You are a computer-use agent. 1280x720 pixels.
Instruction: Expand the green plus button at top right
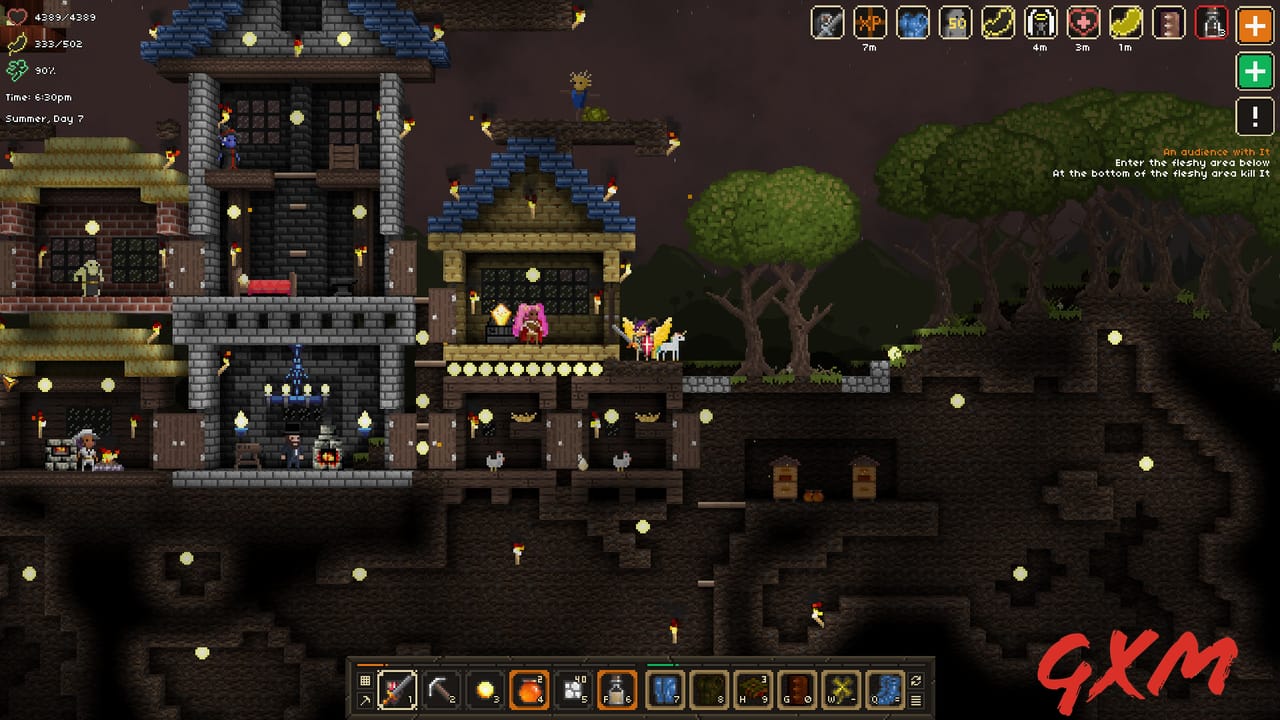[x=1254, y=72]
